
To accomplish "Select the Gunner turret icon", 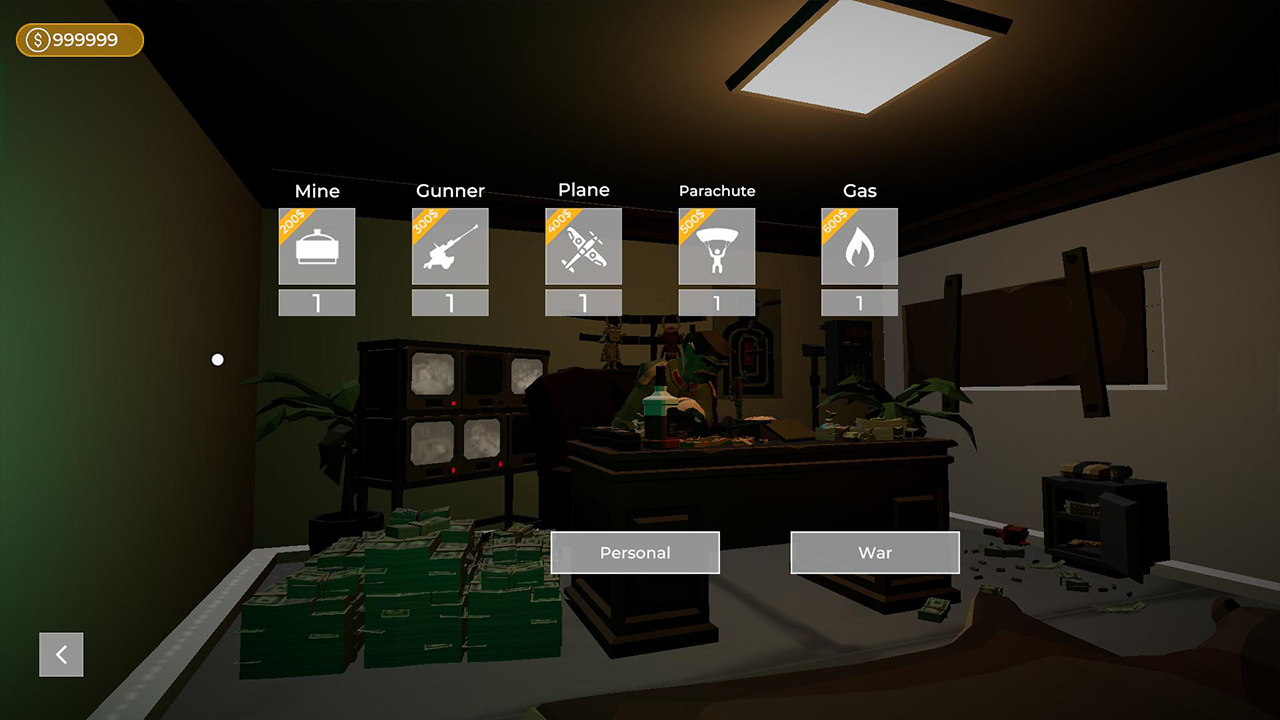I will pos(450,246).
